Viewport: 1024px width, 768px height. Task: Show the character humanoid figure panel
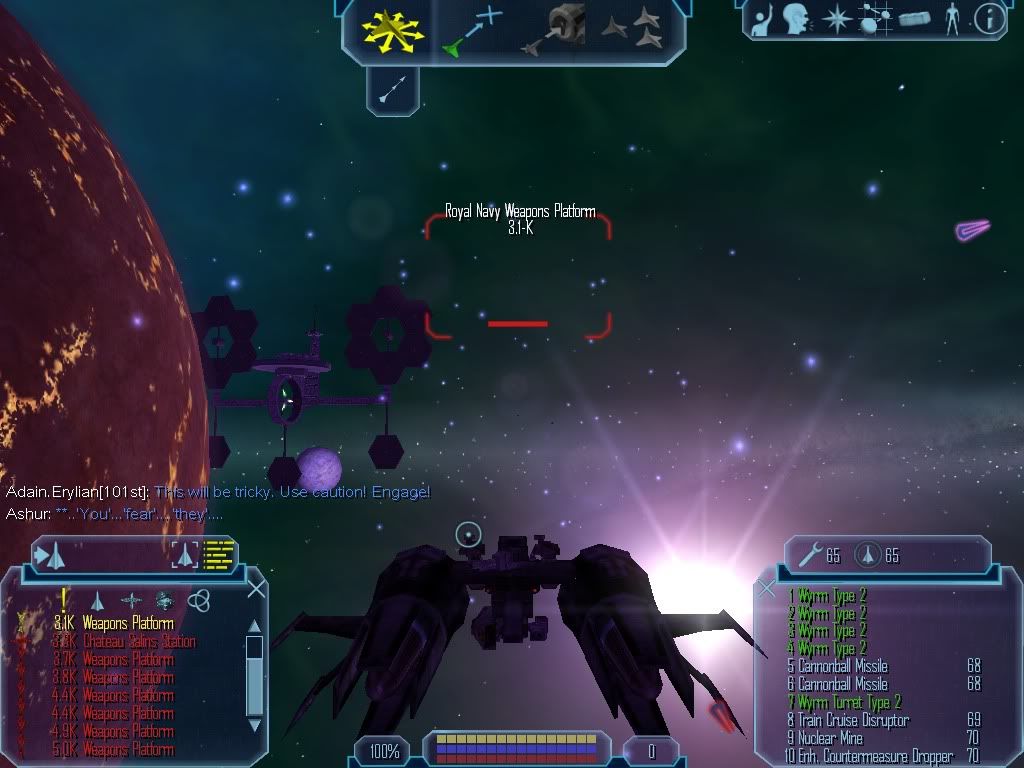tap(952, 19)
